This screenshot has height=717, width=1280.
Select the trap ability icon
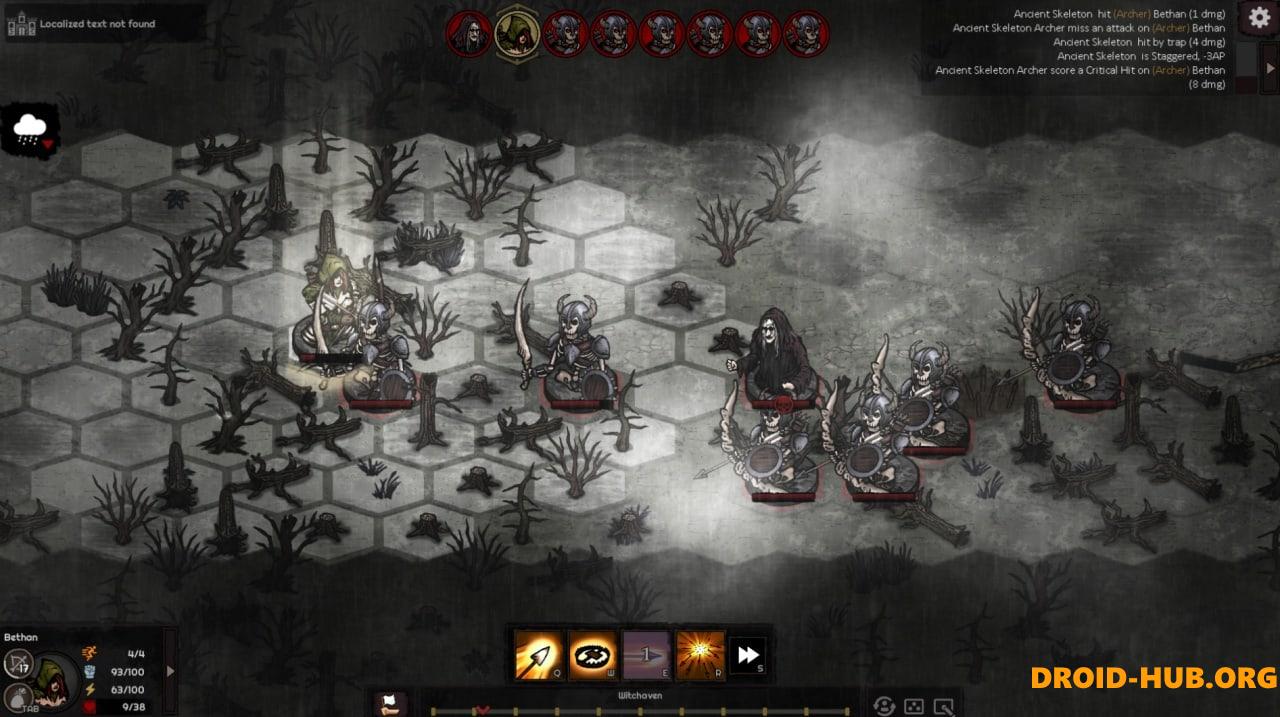pyautogui.click(x=593, y=655)
